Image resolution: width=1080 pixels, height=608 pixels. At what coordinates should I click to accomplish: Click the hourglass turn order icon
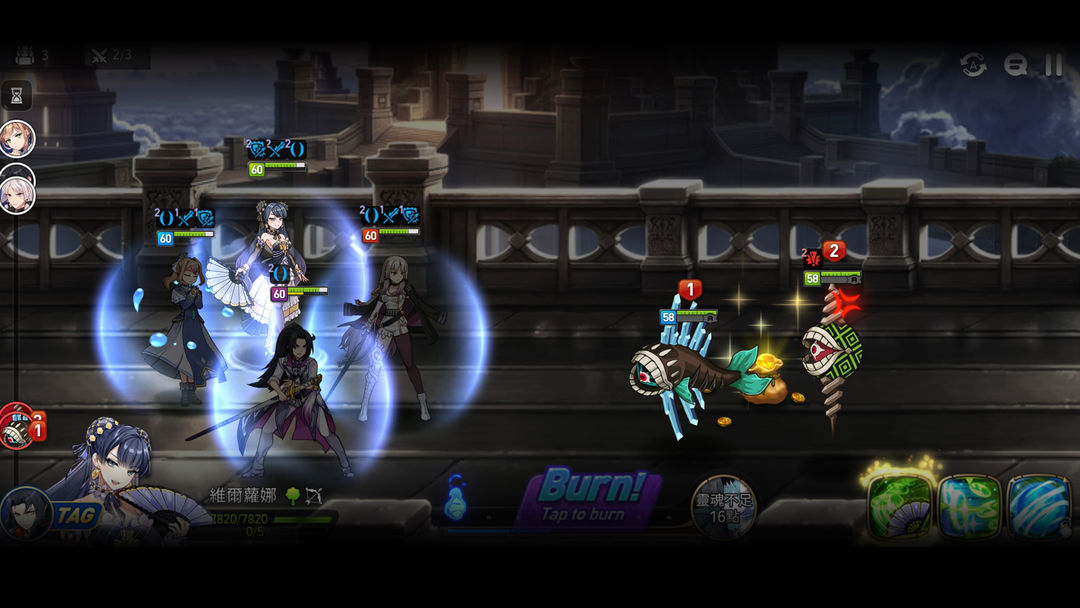pos(17,96)
